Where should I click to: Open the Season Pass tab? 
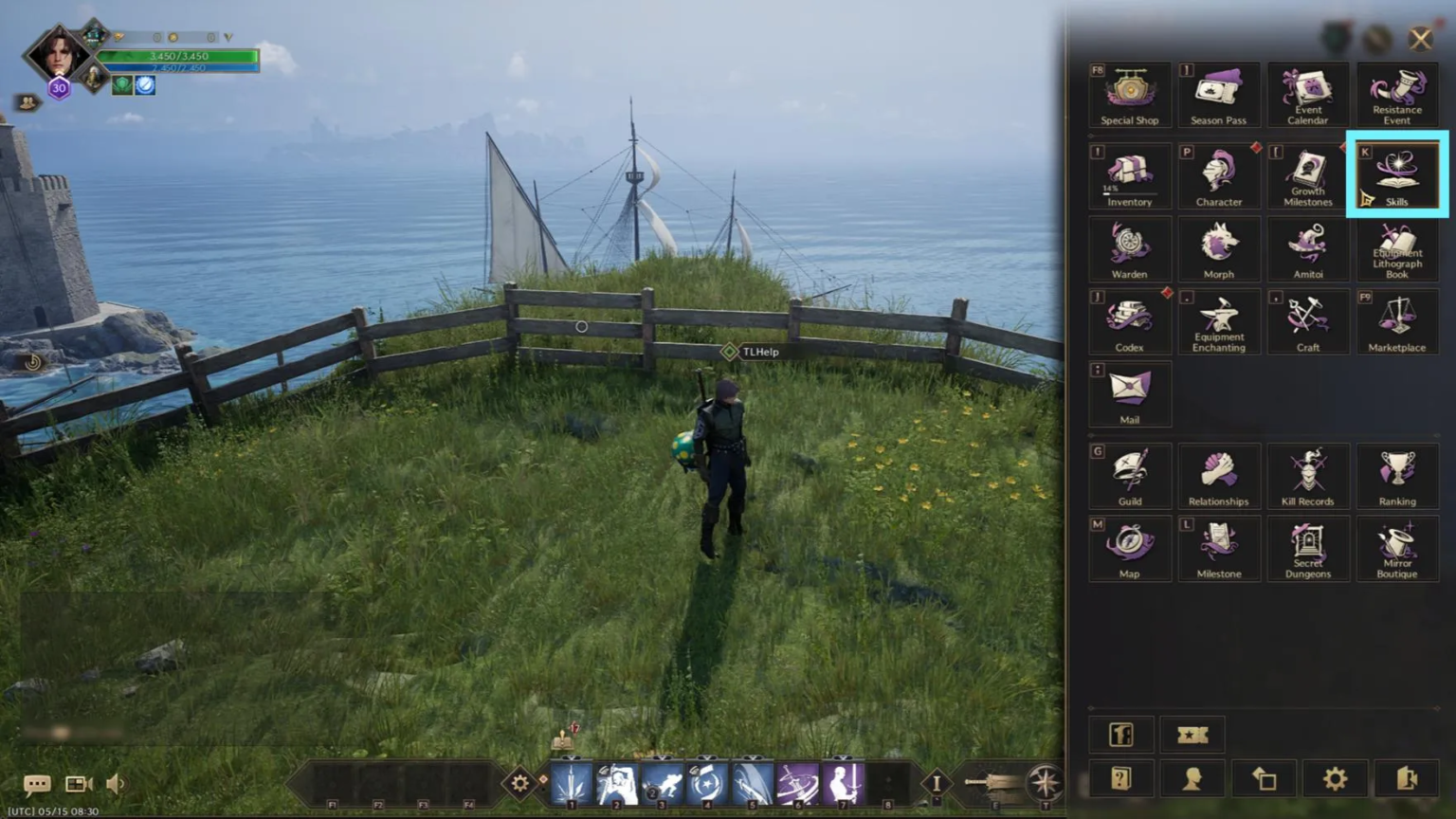pyautogui.click(x=1218, y=94)
